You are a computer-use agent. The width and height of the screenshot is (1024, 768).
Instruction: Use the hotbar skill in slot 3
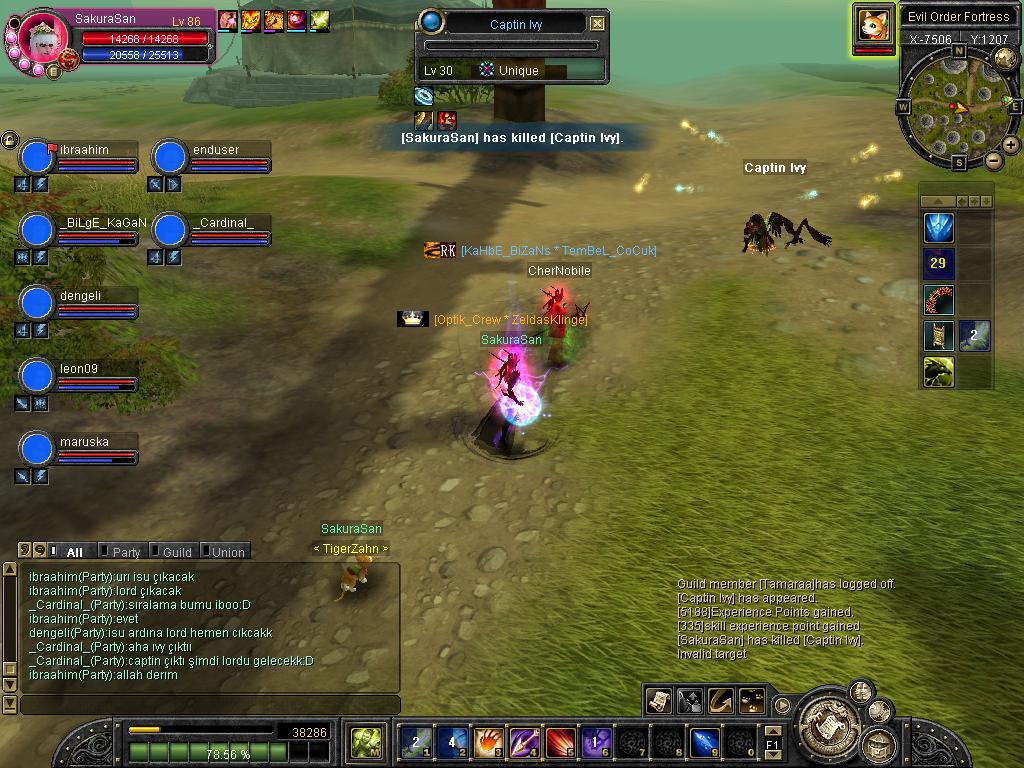point(488,742)
